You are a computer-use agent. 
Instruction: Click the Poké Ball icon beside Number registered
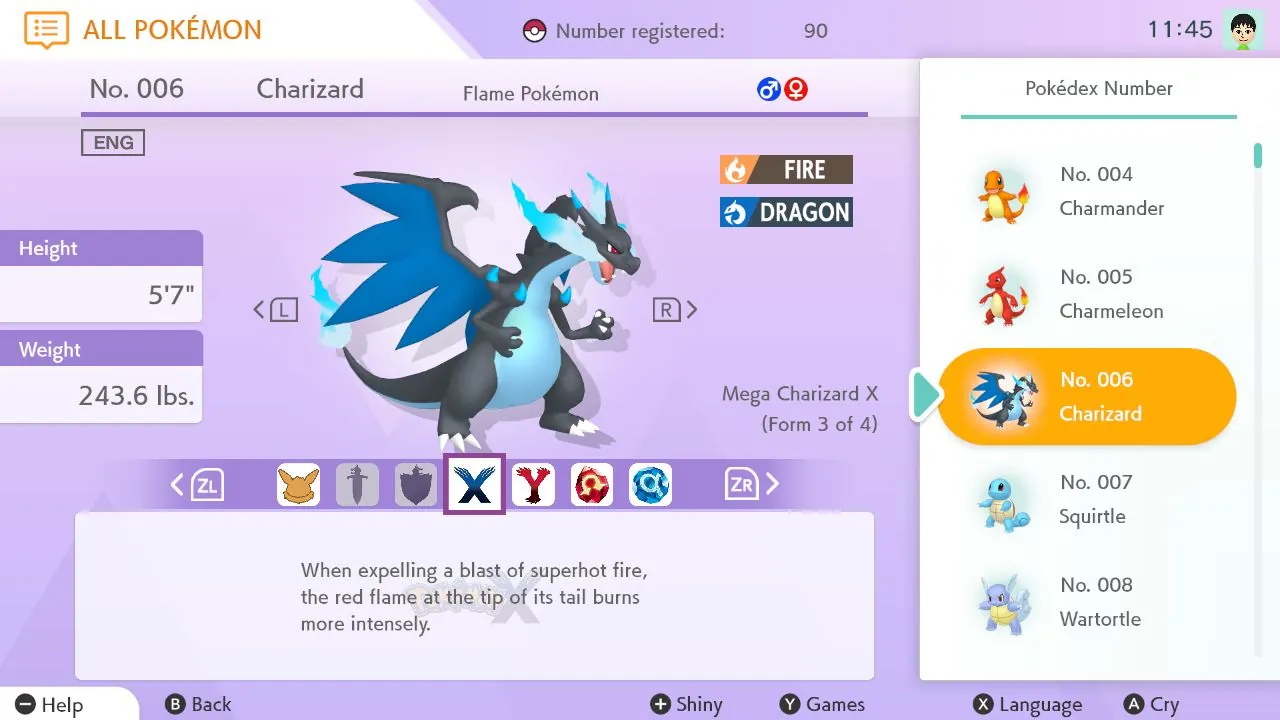click(x=536, y=30)
